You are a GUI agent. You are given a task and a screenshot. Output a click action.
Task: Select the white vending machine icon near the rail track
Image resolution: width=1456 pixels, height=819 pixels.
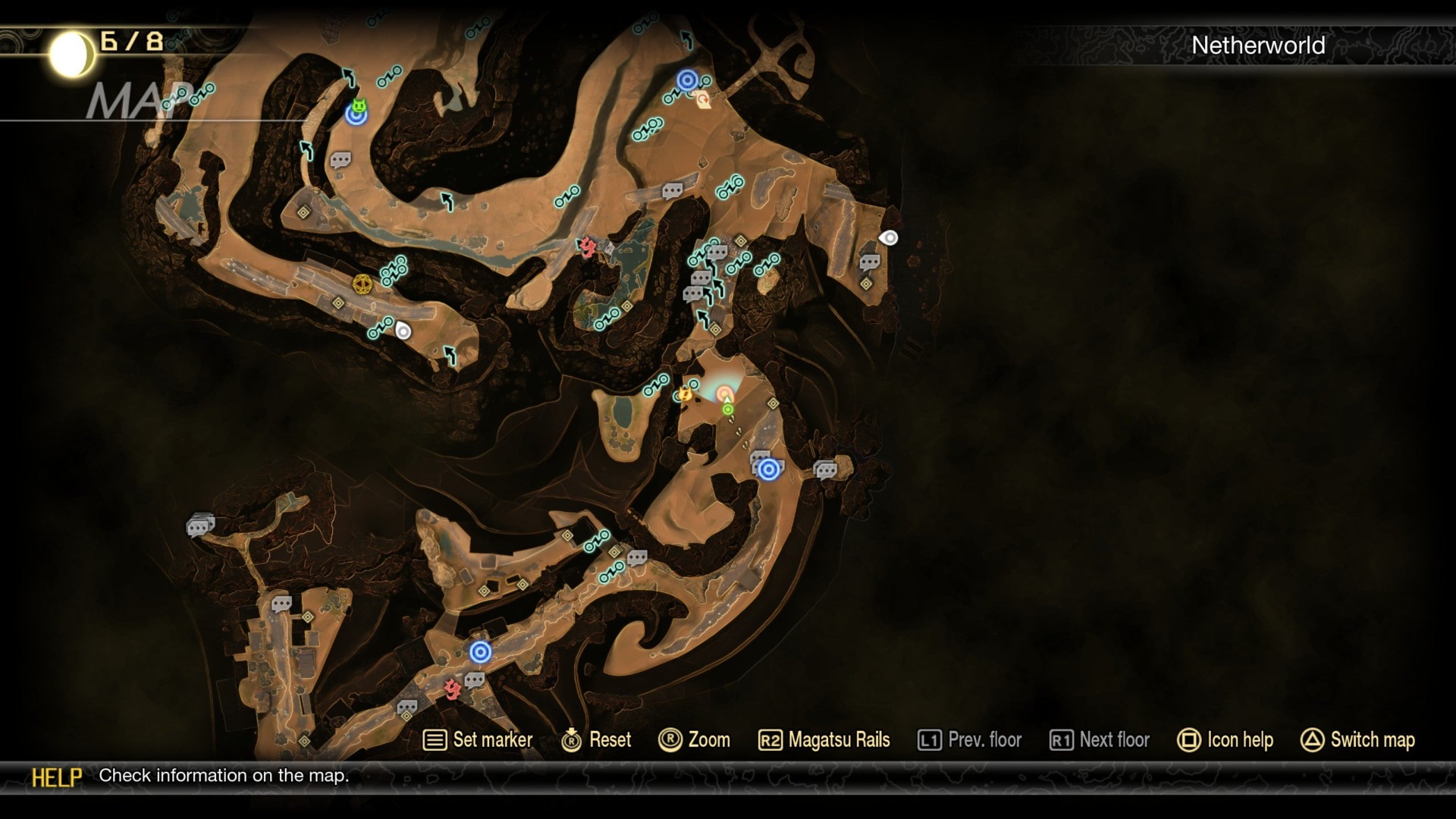(x=402, y=330)
